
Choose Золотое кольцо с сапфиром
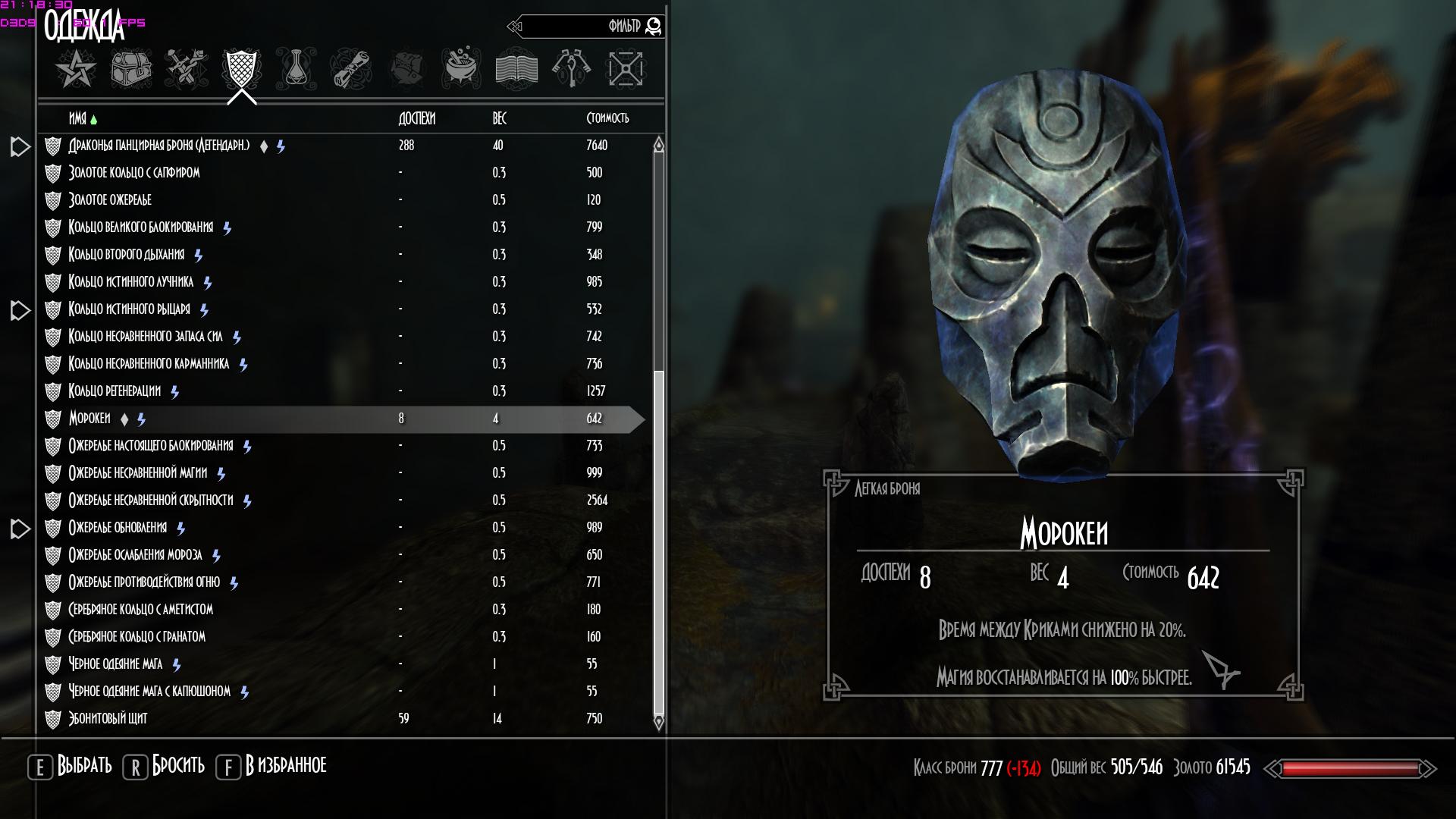(x=134, y=173)
